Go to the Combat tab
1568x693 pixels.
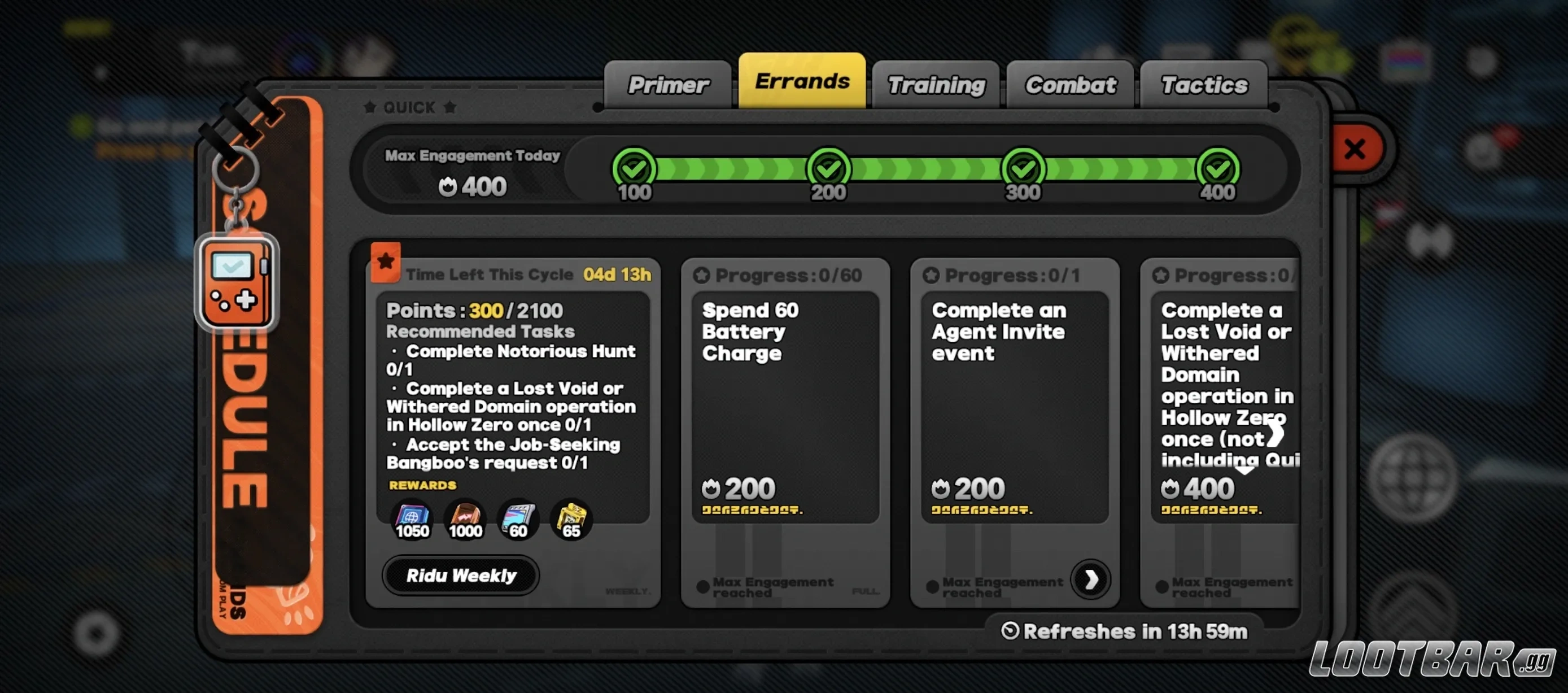point(1070,85)
